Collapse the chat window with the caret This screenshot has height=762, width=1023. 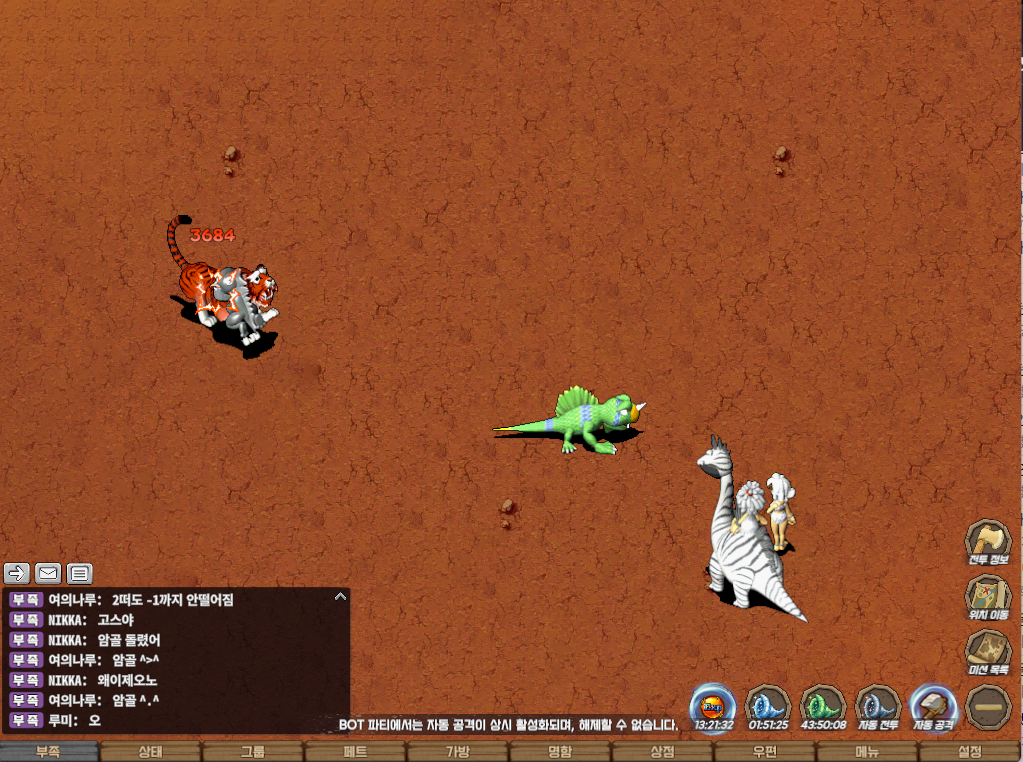(x=340, y=596)
